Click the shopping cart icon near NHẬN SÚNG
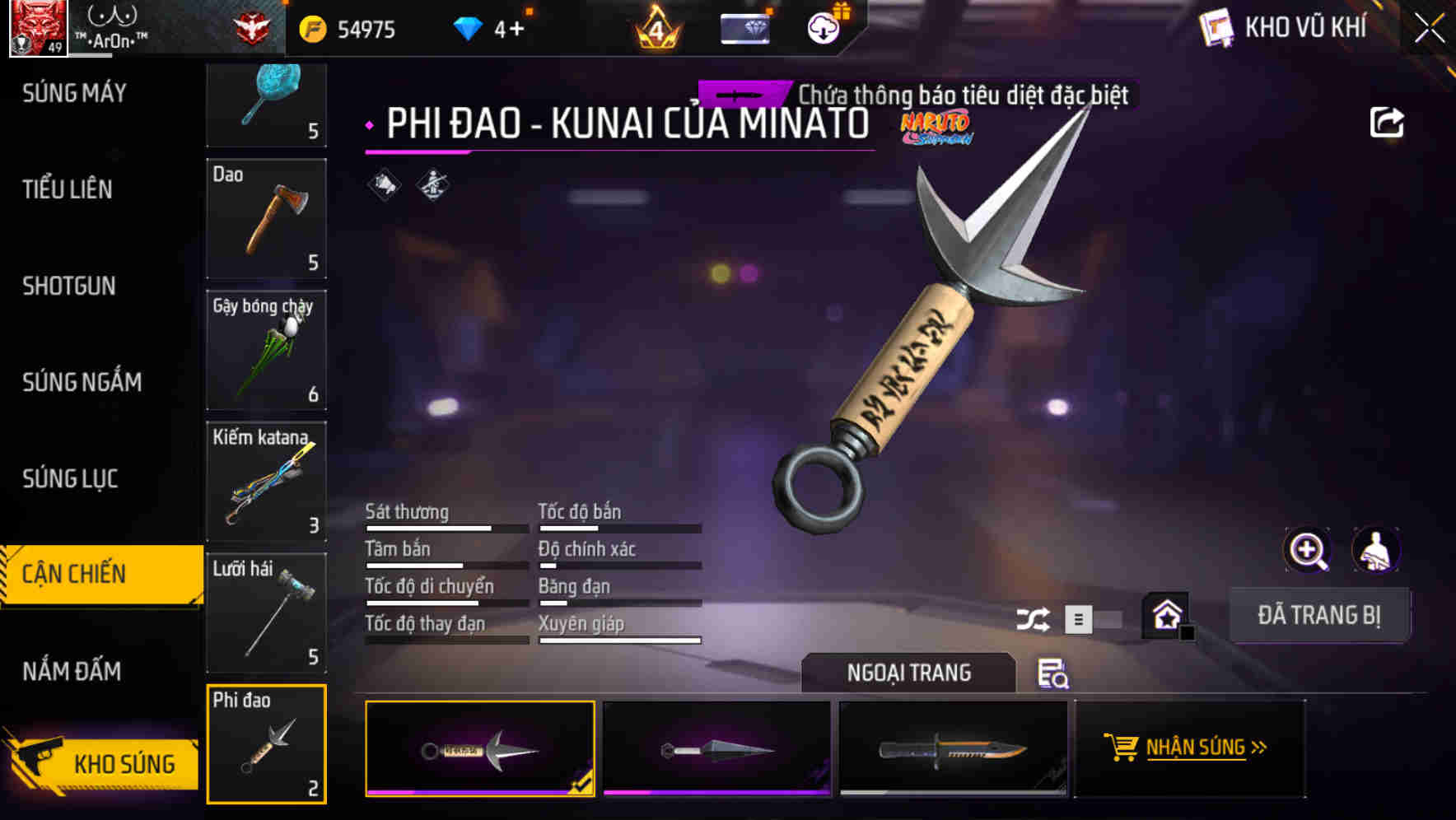1456x820 pixels. [x=1120, y=748]
